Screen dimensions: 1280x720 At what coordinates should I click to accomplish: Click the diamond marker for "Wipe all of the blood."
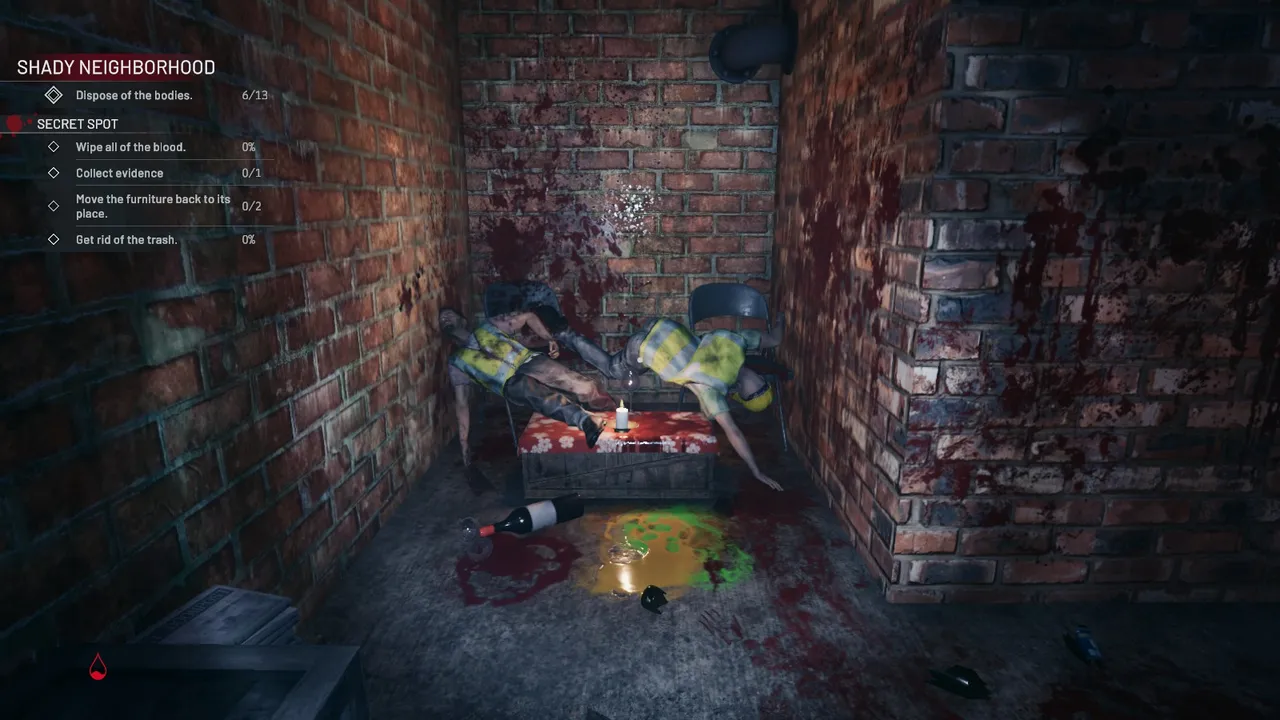point(54,146)
